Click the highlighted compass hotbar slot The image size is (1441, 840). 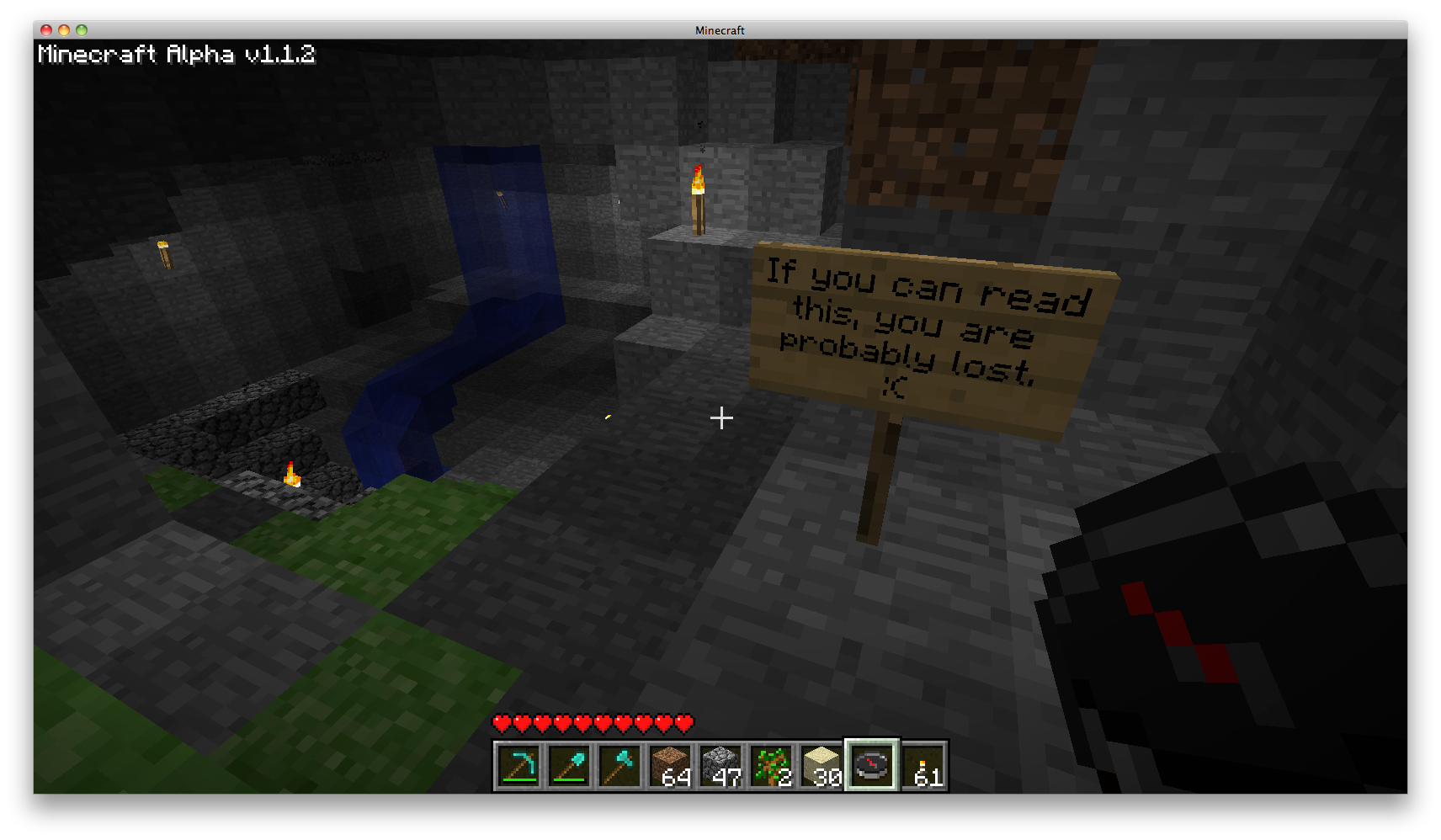(872, 766)
